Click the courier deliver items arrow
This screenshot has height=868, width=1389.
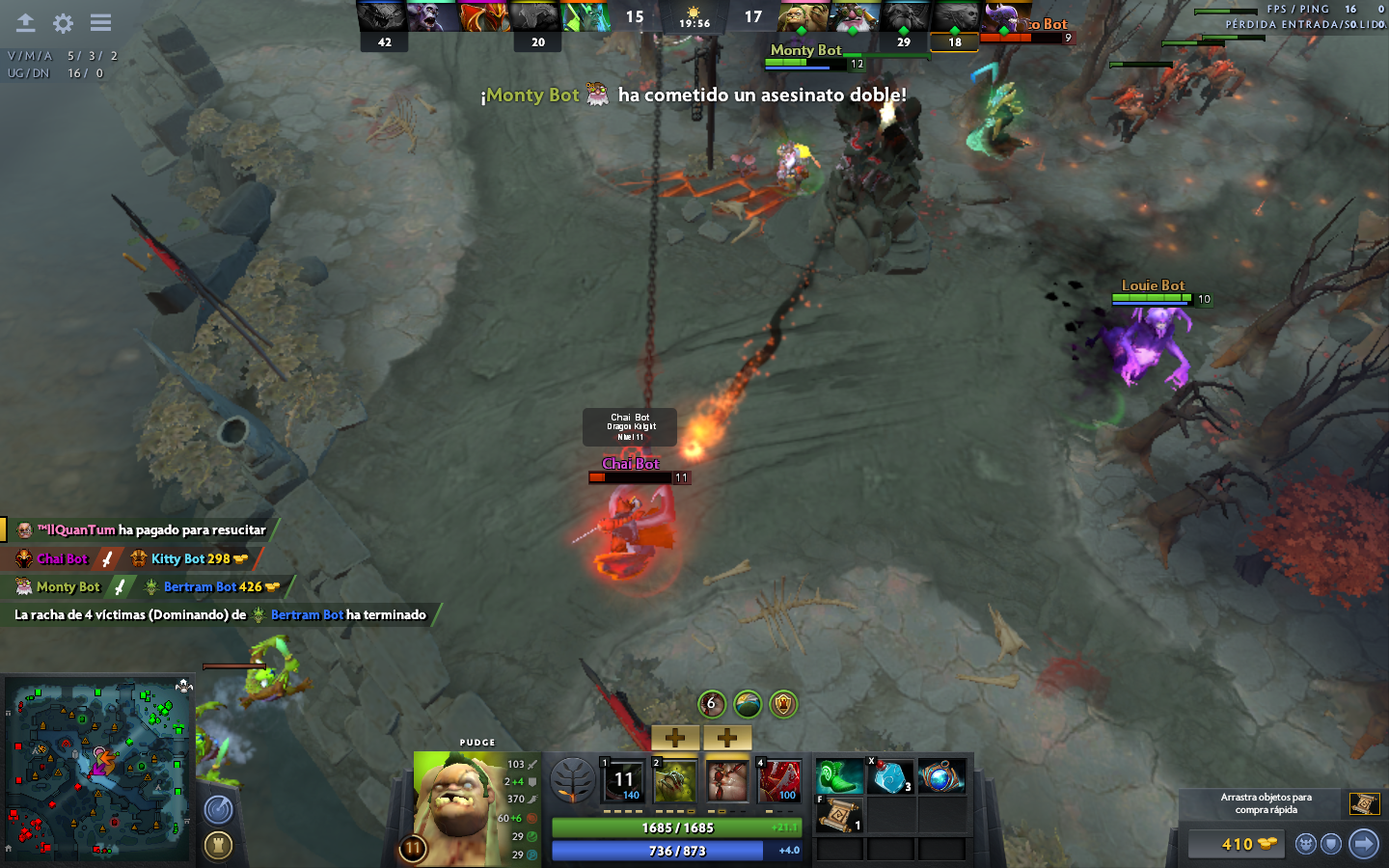coord(1363,844)
